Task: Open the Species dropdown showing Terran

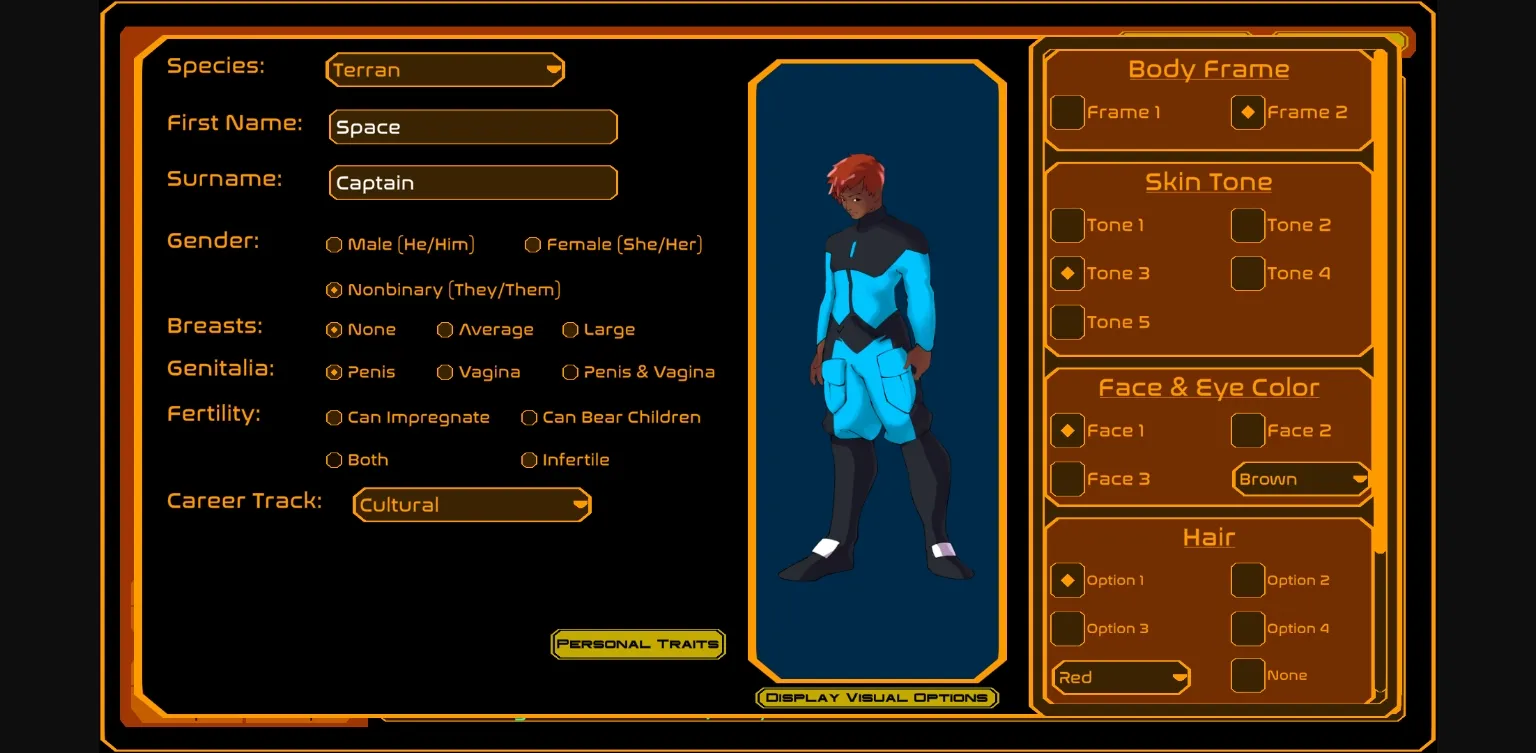Action: [x=444, y=70]
